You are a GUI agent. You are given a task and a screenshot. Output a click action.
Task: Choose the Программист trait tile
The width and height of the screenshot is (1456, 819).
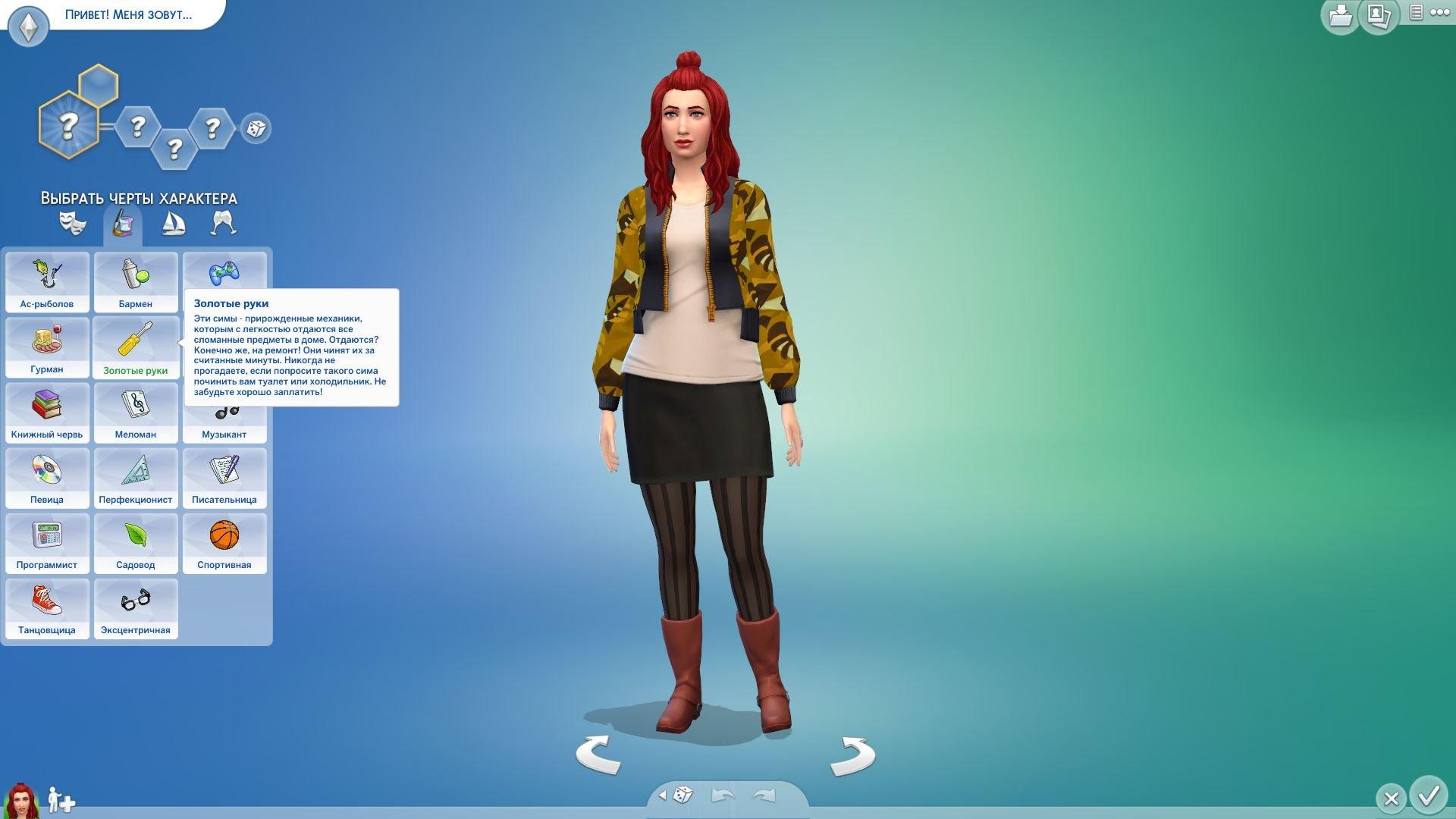(x=47, y=542)
